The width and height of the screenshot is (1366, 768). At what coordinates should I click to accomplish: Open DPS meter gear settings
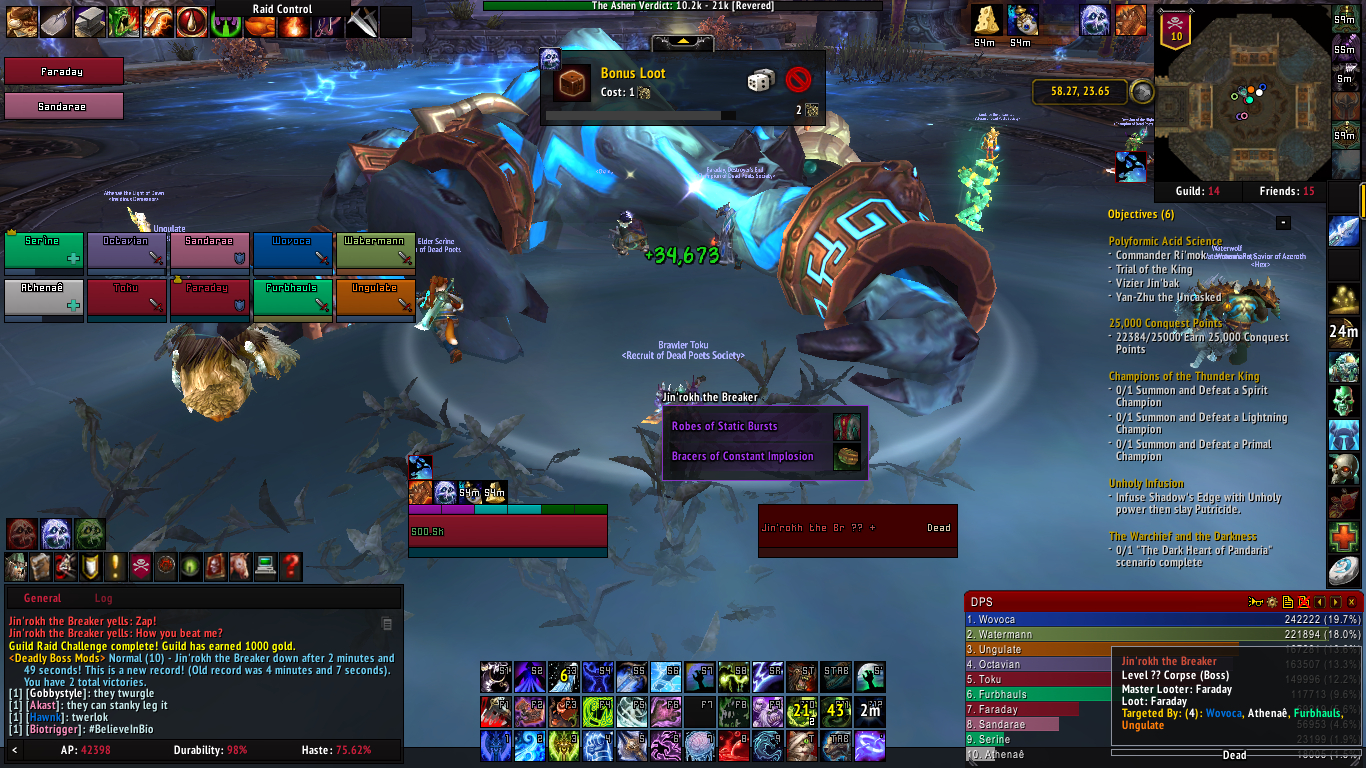1272,602
